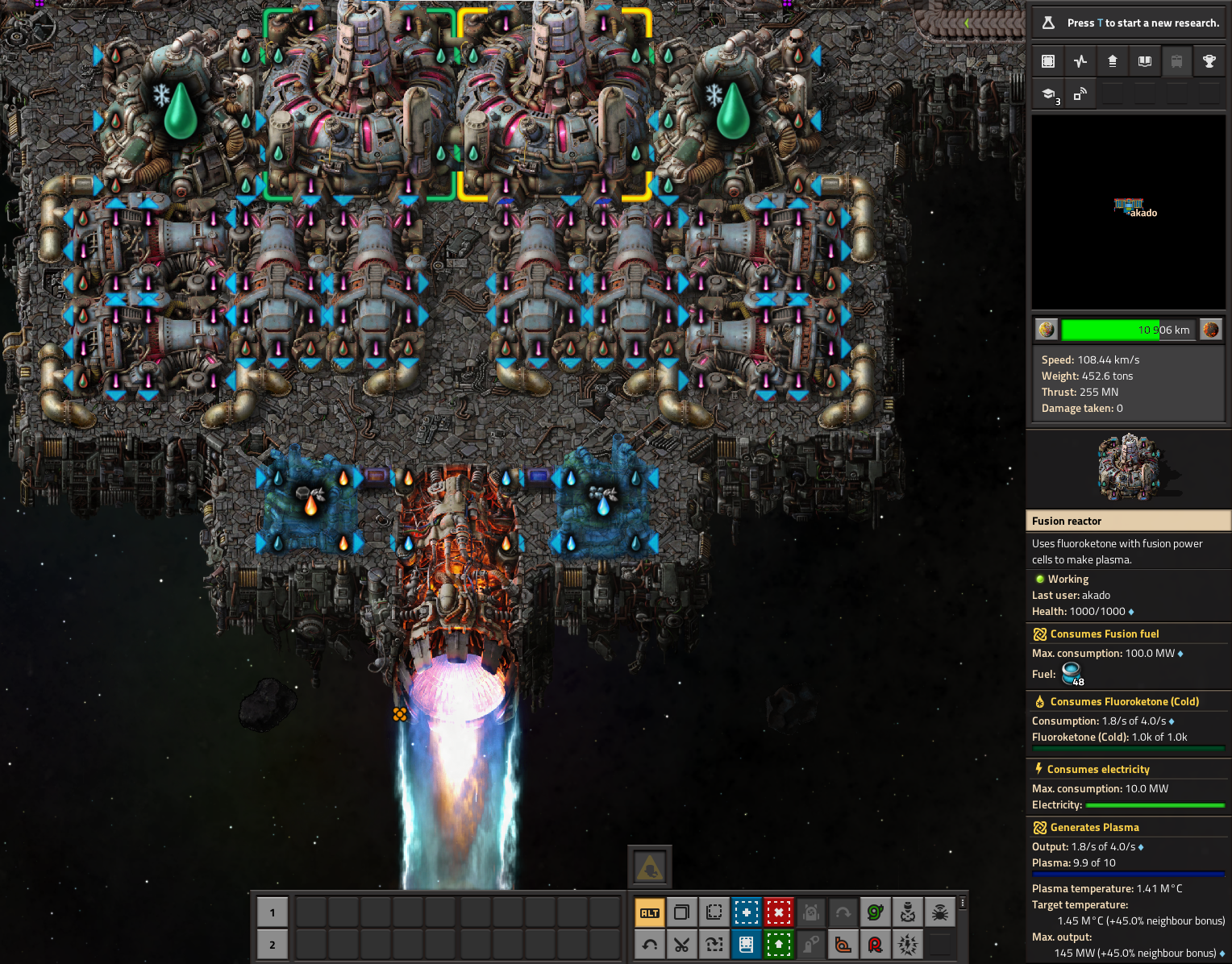The image size is (1232, 964).
Task: Open the remote view button
Action: point(1080,94)
